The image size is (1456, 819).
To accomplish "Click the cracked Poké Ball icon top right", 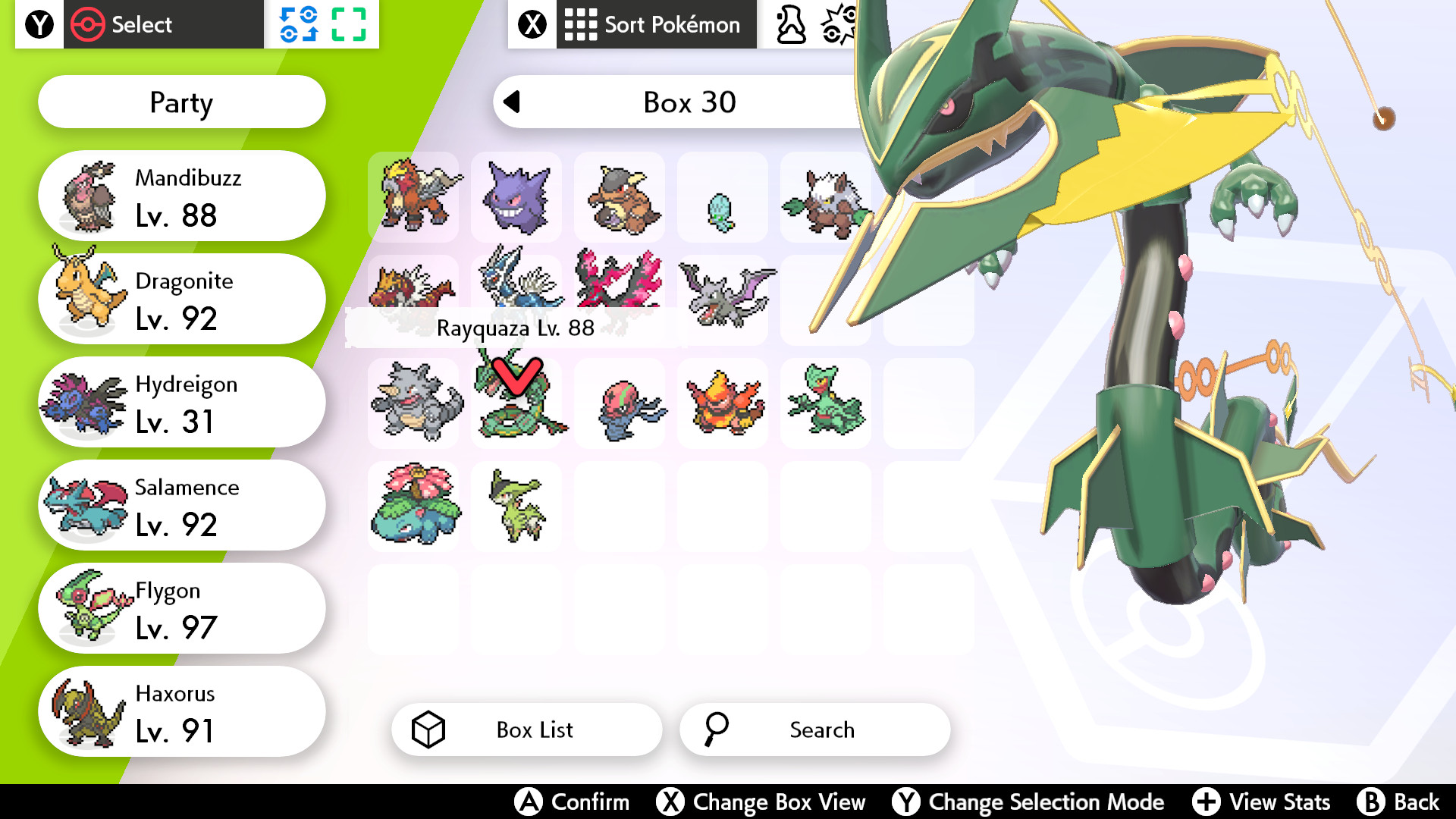I will click(x=838, y=23).
